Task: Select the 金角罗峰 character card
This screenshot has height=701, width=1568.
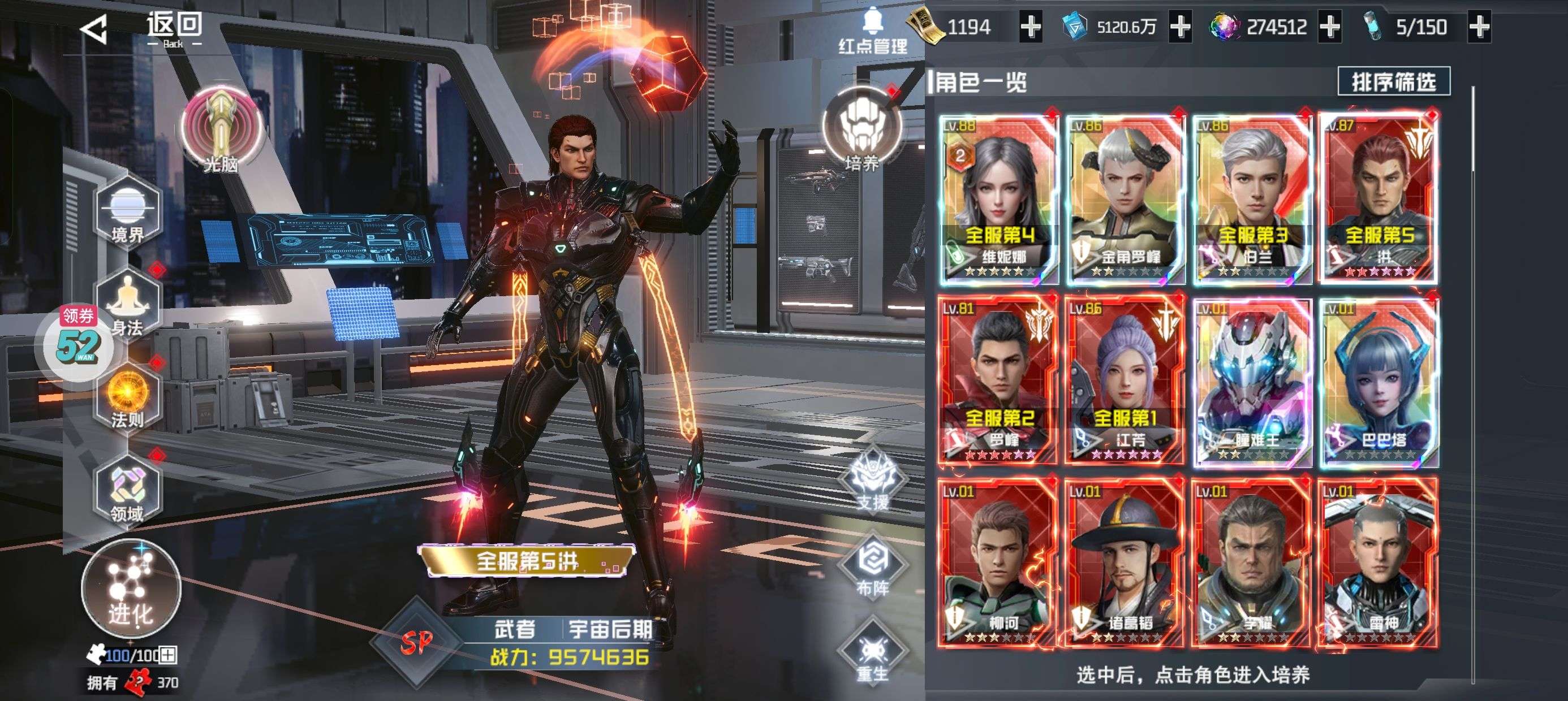Action: pos(1125,198)
